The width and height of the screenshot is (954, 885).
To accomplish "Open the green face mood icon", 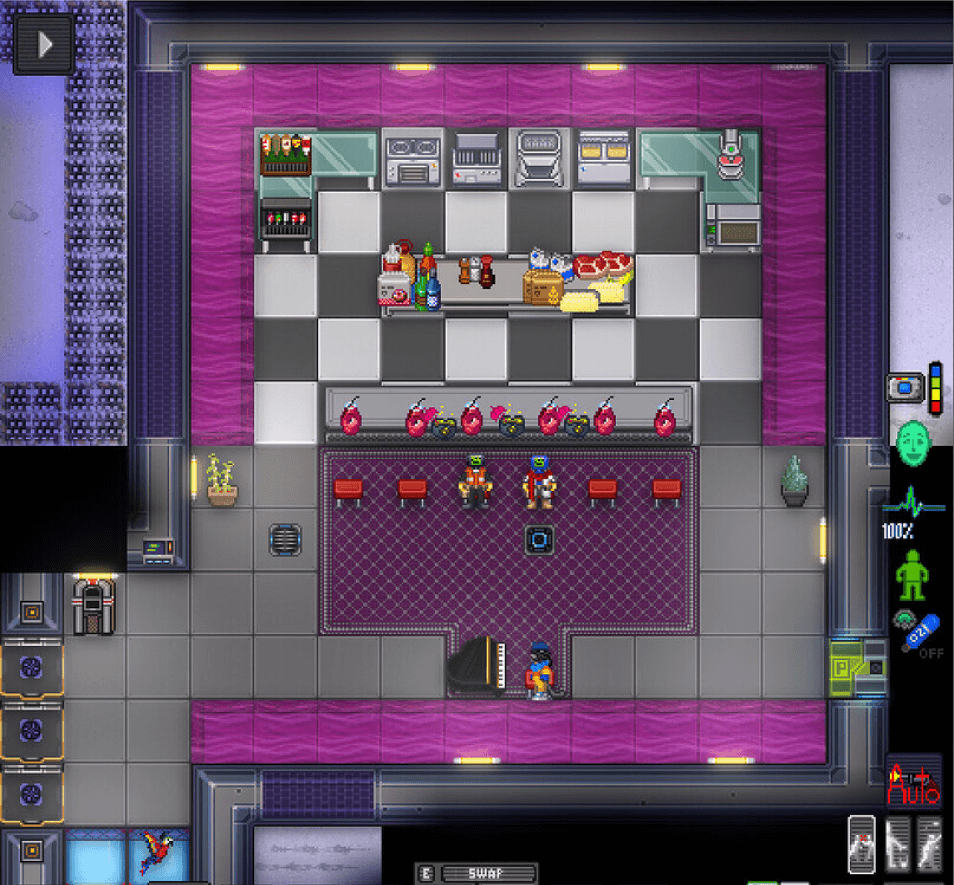I will [x=911, y=440].
